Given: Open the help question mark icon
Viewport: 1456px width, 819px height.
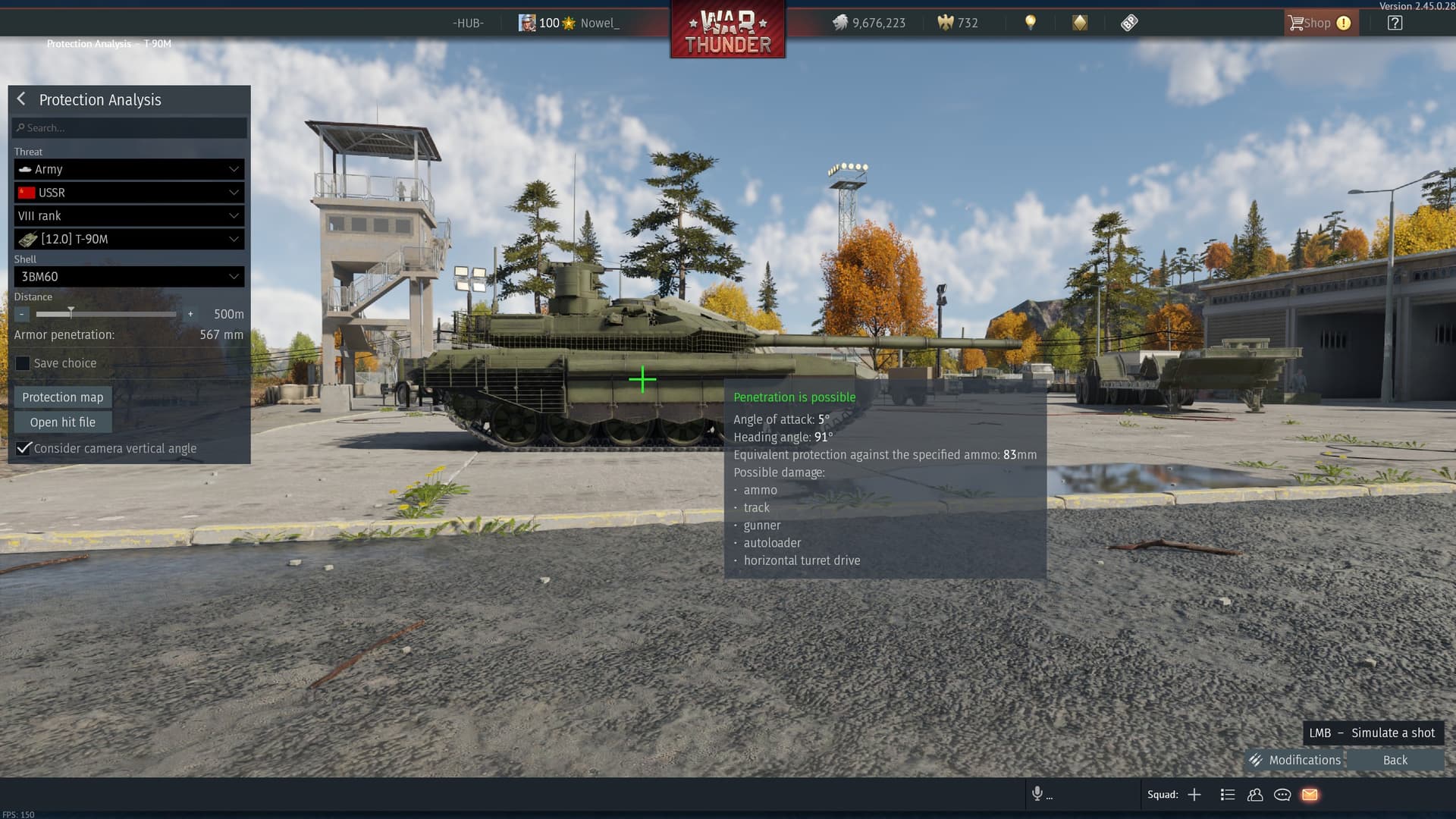Looking at the screenshot, I should [x=1394, y=23].
